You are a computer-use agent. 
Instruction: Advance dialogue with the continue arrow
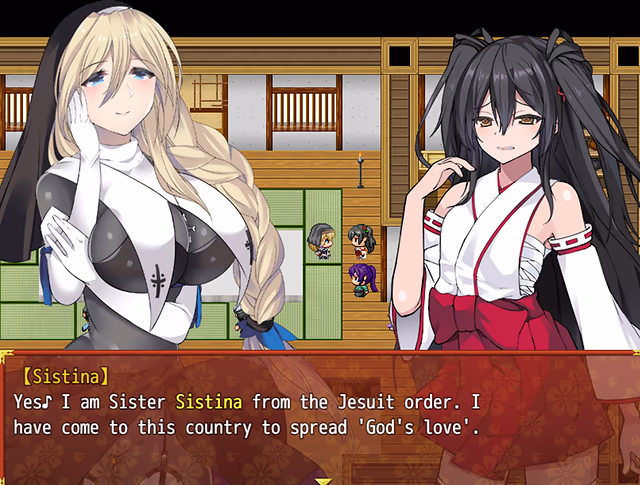point(322,479)
